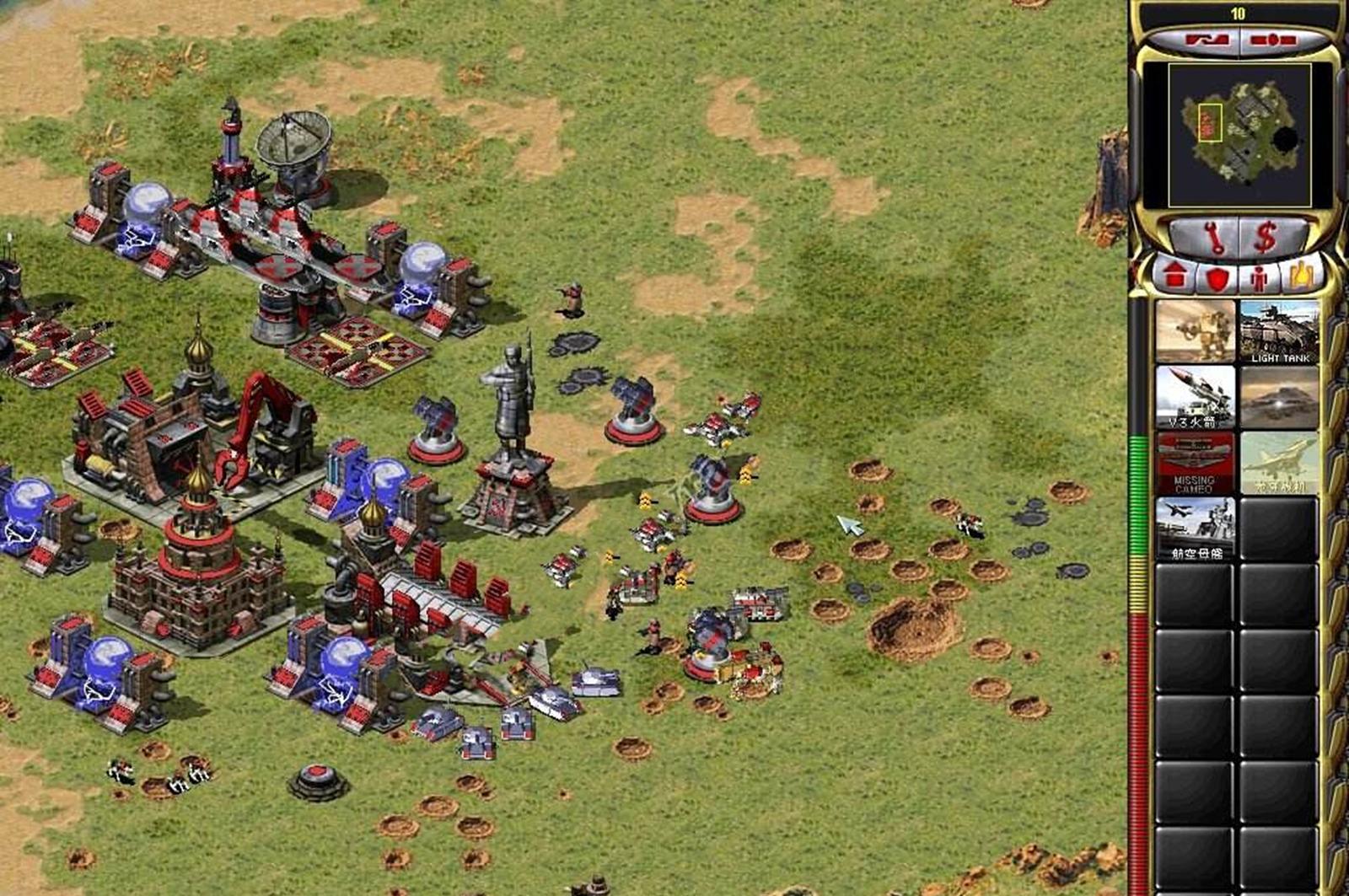1349x896 pixels.
Task: Click the minimap radar display
Action: pos(1239,135)
